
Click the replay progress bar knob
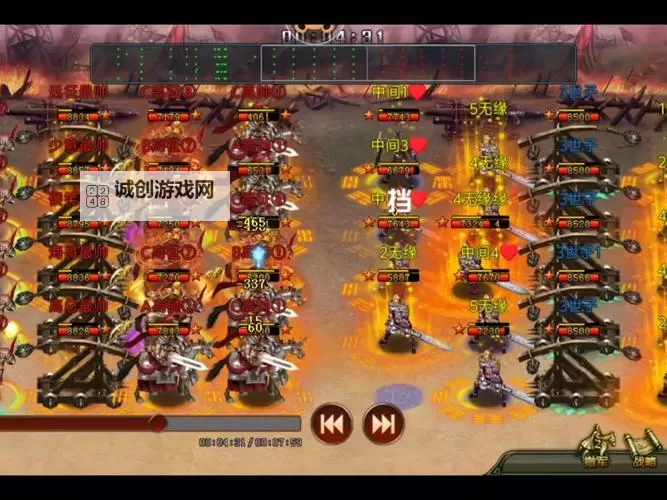tap(157, 423)
